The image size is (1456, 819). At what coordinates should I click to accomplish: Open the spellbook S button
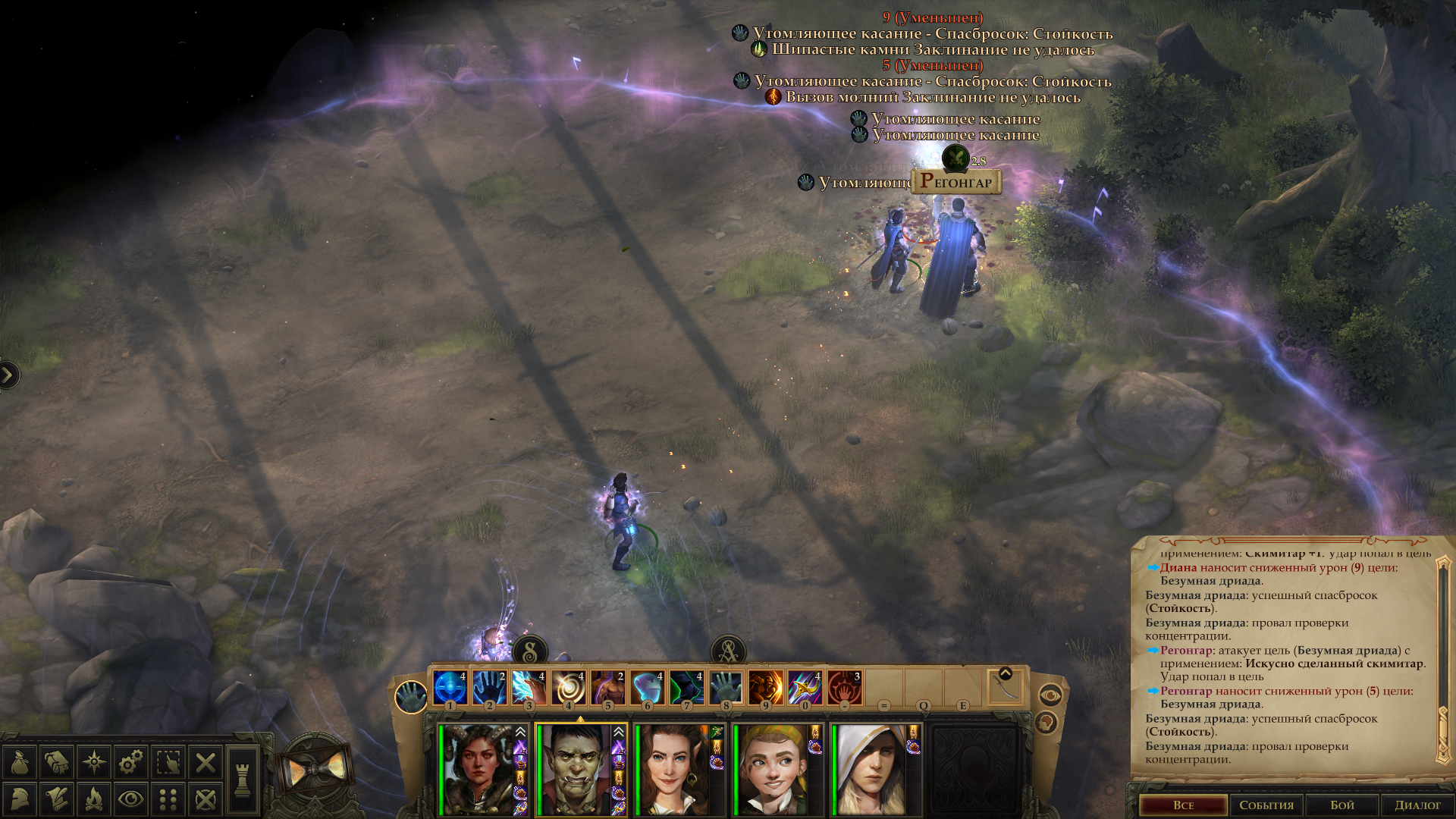tap(530, 651)
